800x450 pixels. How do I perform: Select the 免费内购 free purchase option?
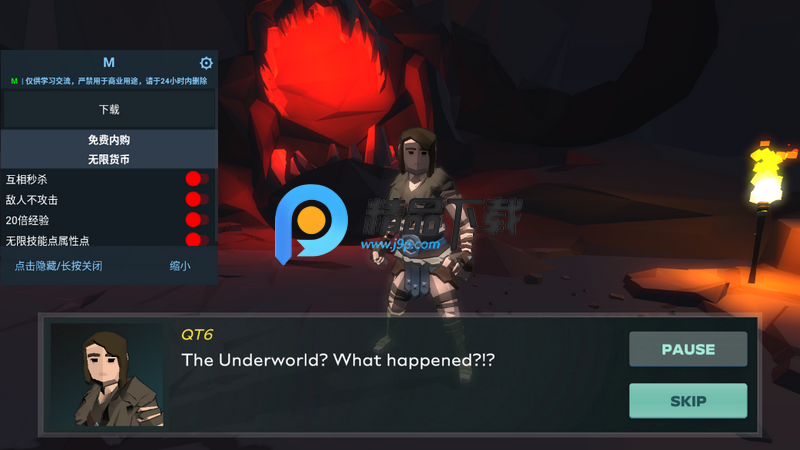tap(109, 141)
